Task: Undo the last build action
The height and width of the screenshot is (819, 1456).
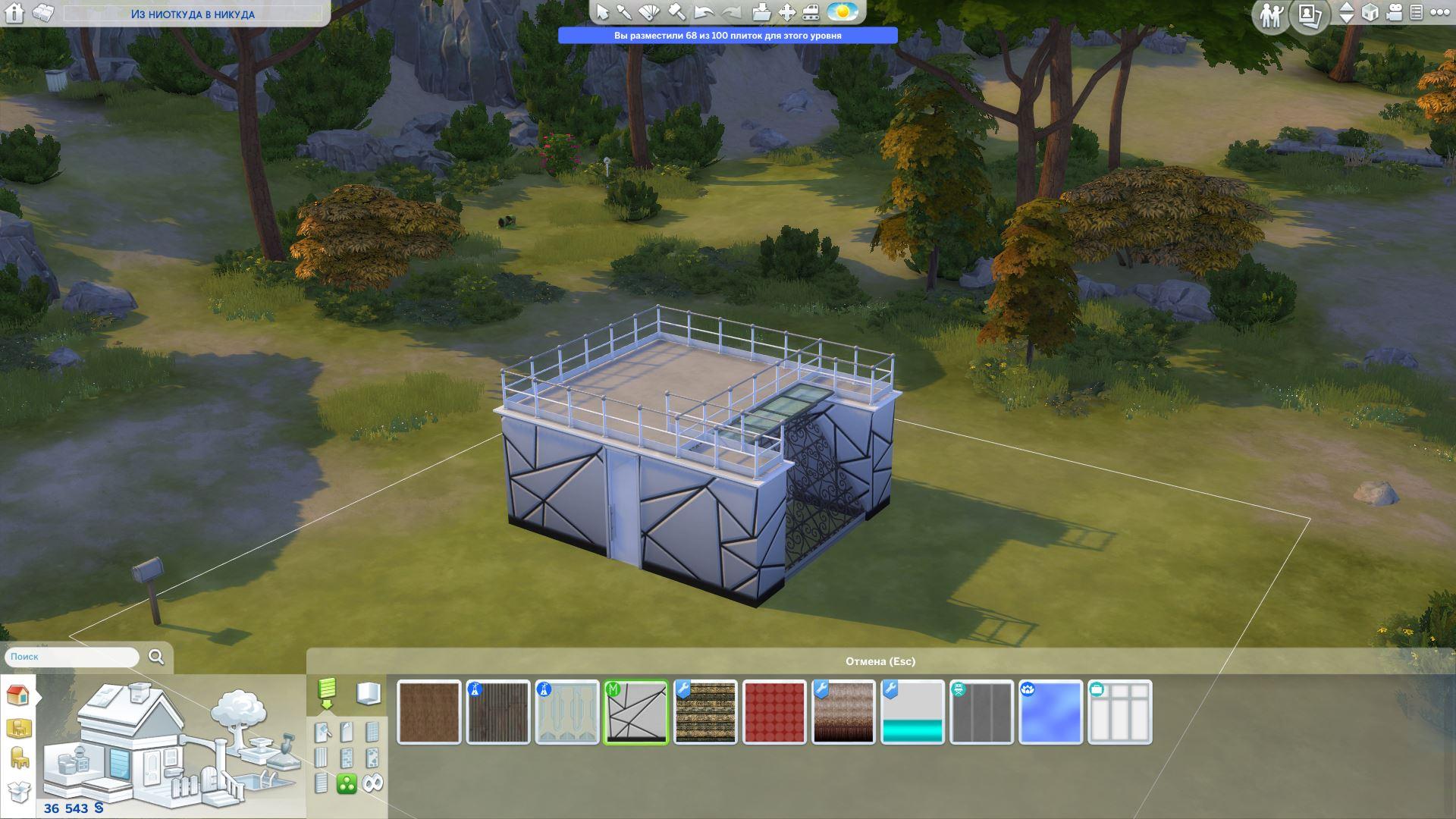Action: click(x=704, y=12)
